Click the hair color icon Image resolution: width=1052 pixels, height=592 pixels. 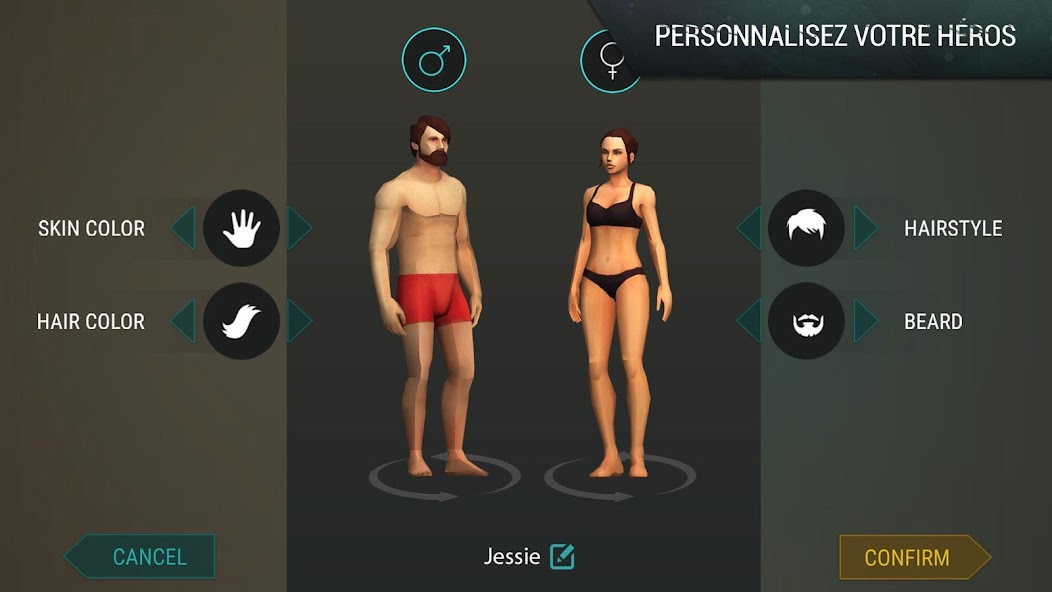(241, 322)
